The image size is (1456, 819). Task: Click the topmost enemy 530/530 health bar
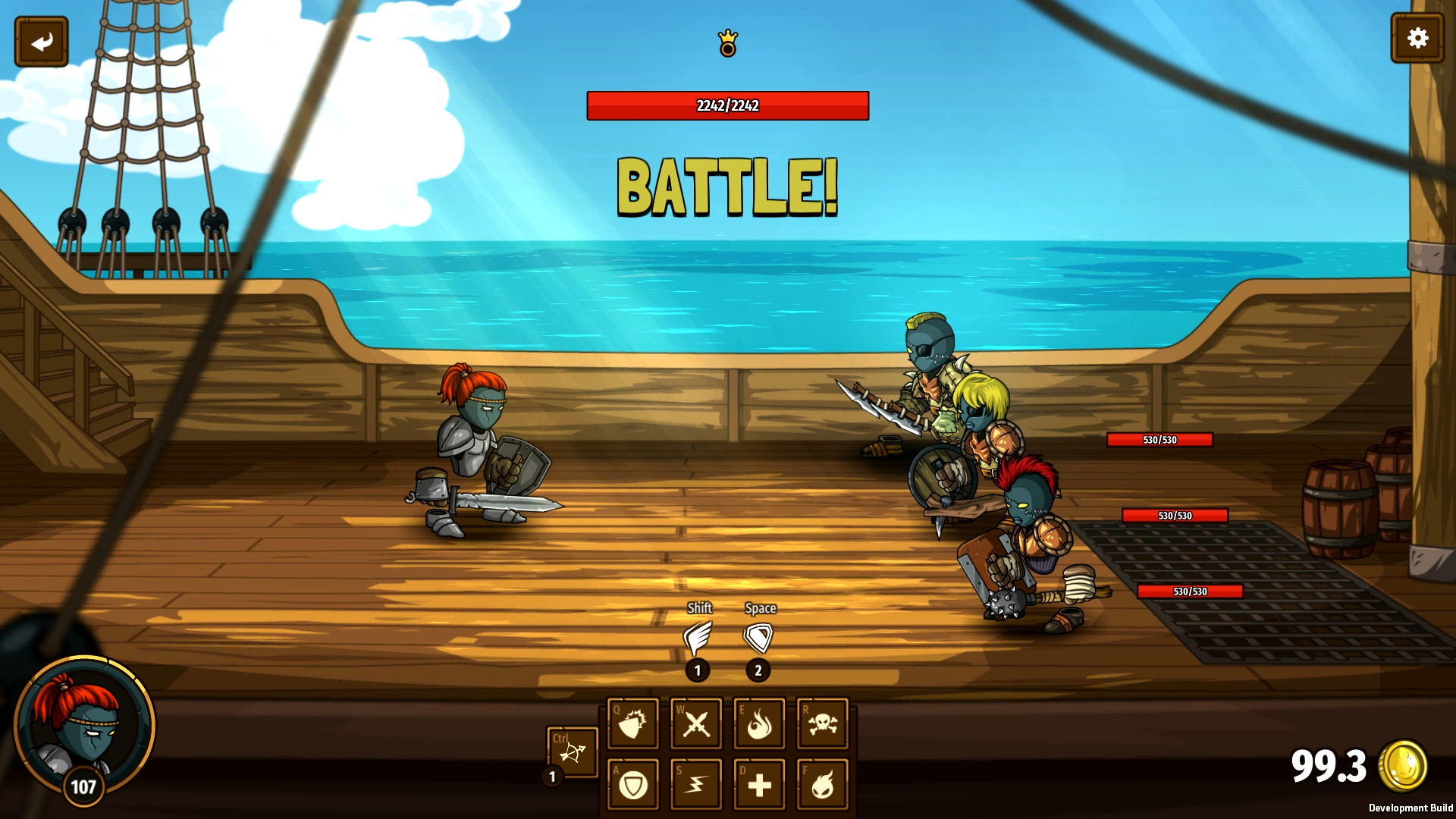pyautogui.click(x=1161, y=440)
